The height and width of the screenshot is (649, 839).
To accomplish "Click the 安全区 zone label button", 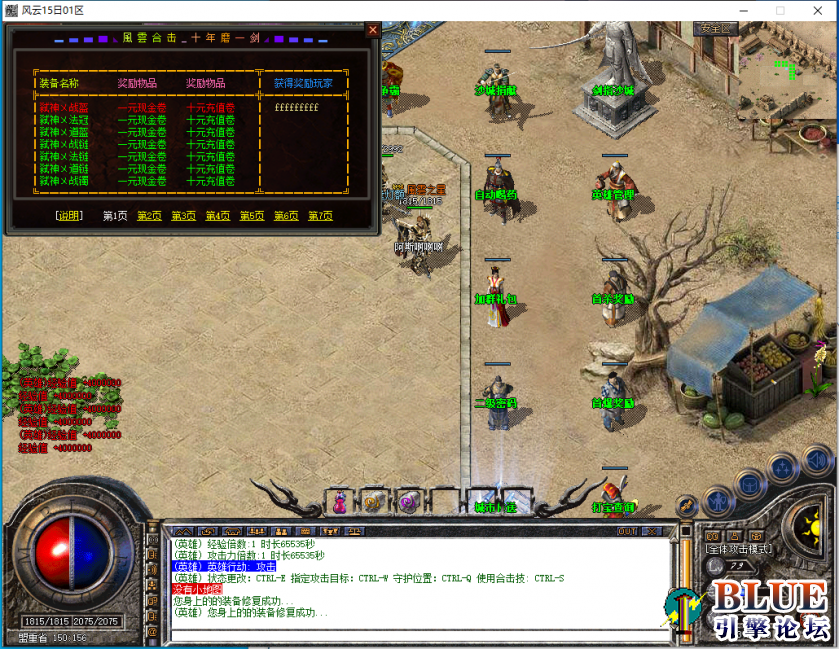I will (716, 28).
